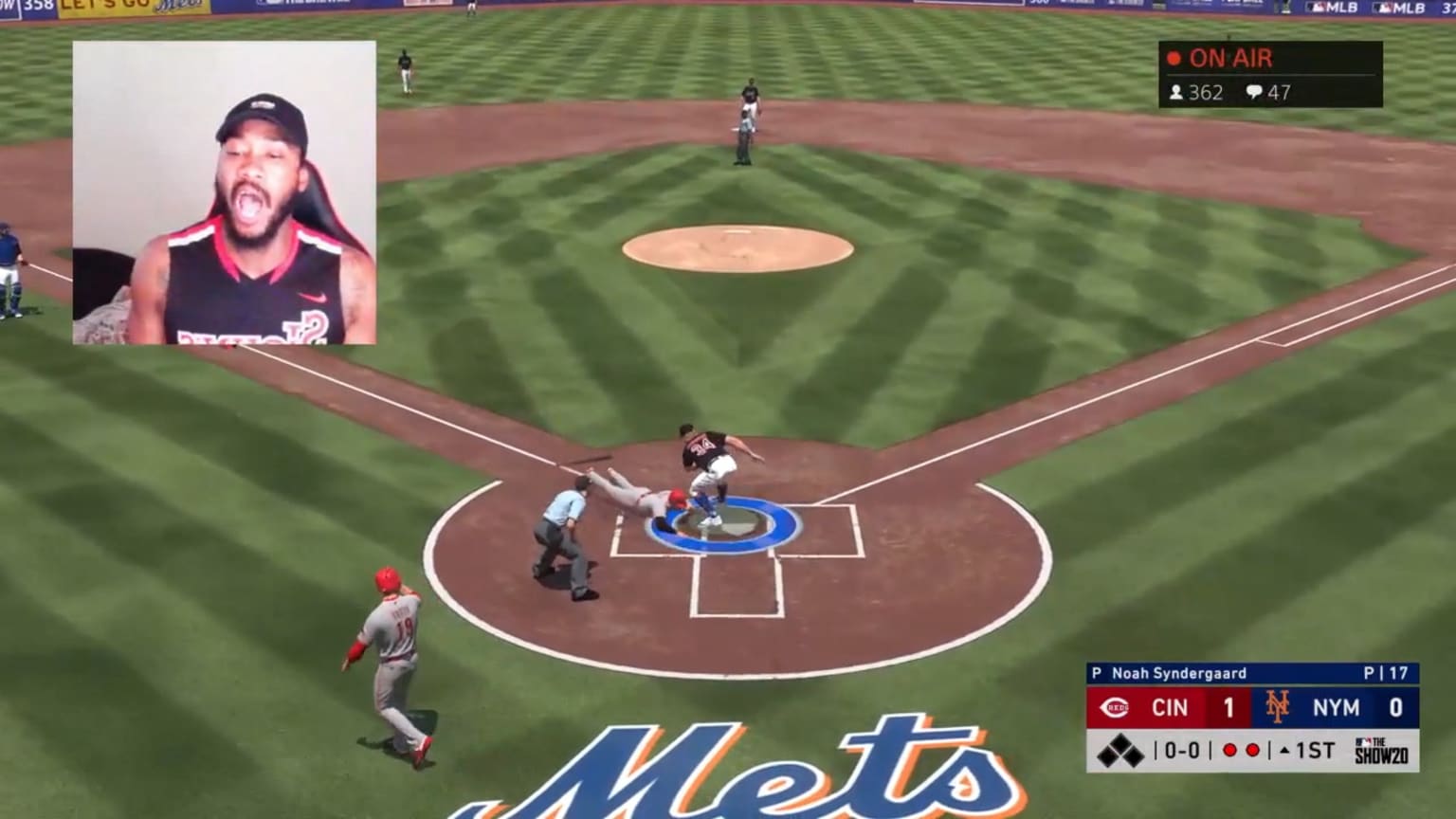The width and height of the screenshot is (1456, 819).
Task: Click the 0-0 count indicator
Action: 1182,749
